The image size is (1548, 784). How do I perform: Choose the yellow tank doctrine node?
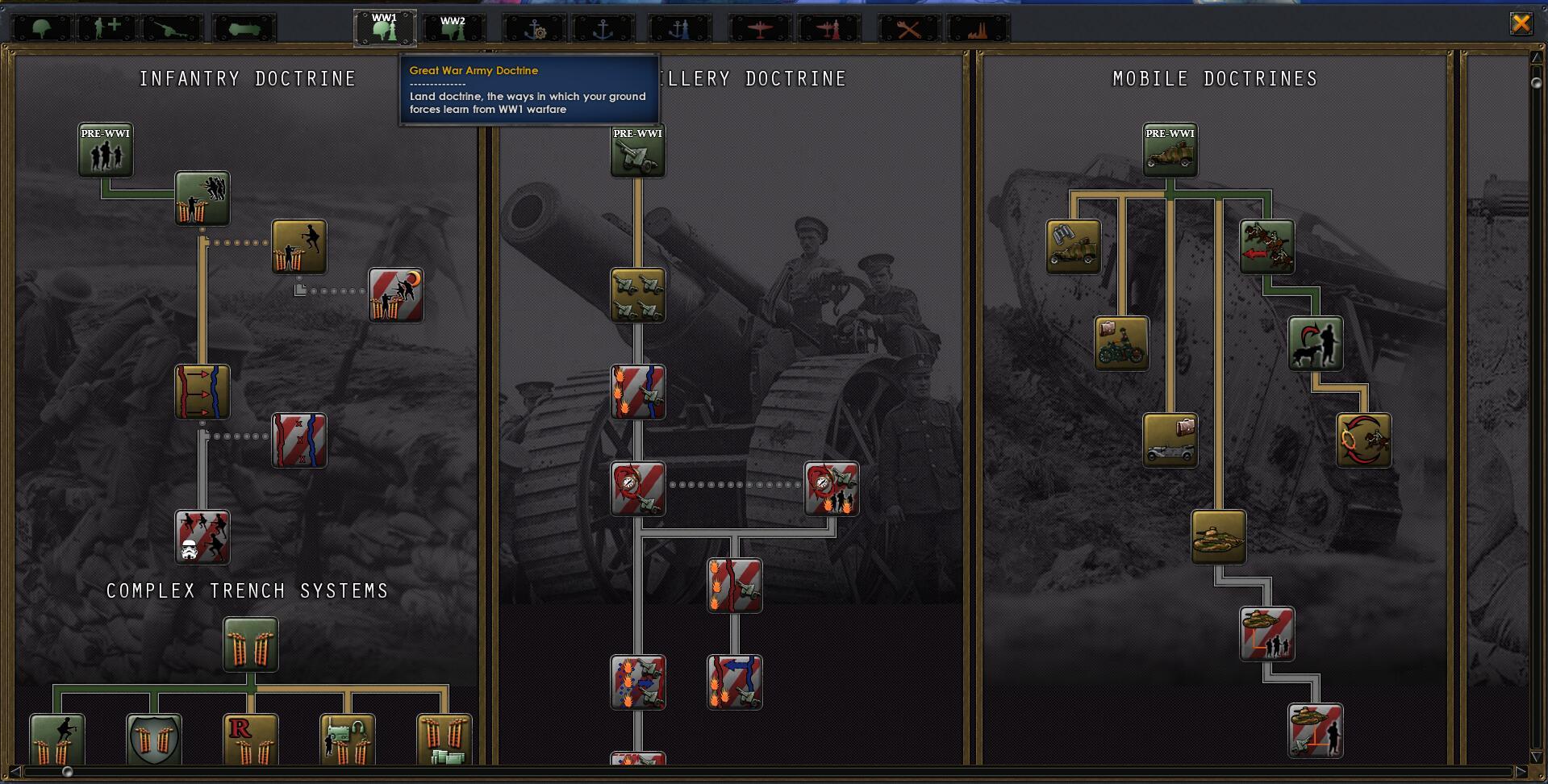click(1219, 537)
